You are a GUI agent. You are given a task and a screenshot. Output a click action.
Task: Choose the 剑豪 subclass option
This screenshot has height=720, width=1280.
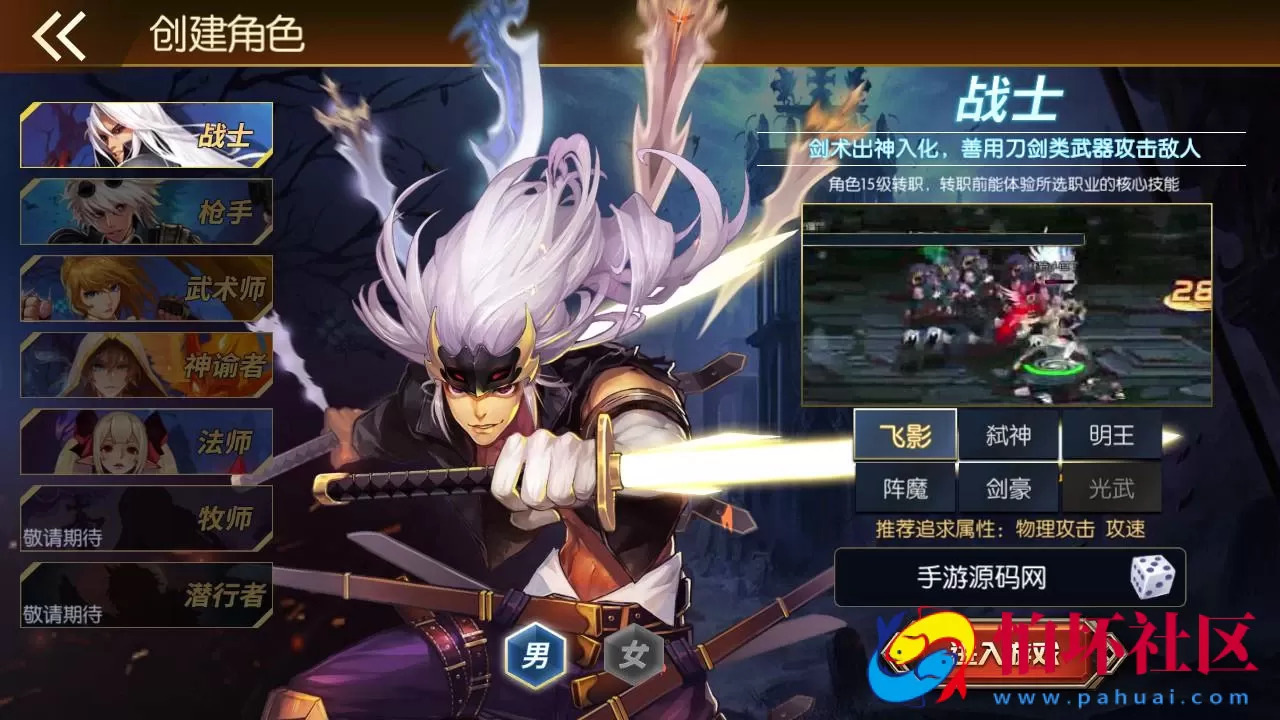[x=1011, y=487]
